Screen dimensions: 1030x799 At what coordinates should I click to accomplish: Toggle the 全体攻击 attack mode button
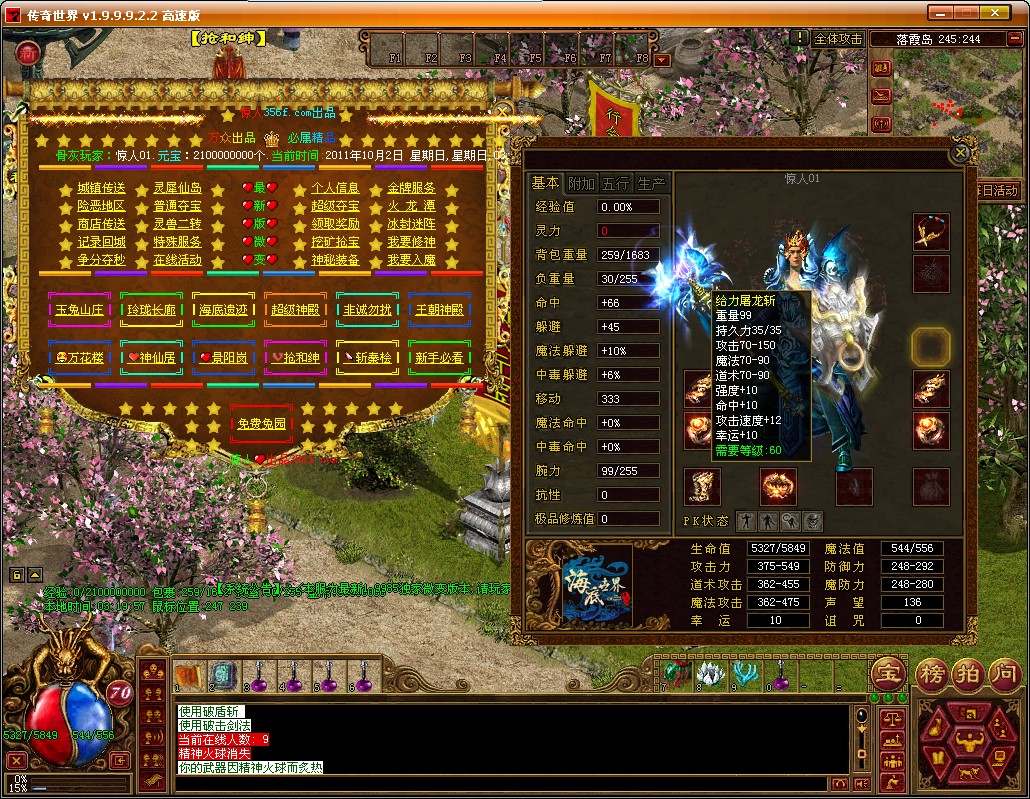[x=838, y=38]
